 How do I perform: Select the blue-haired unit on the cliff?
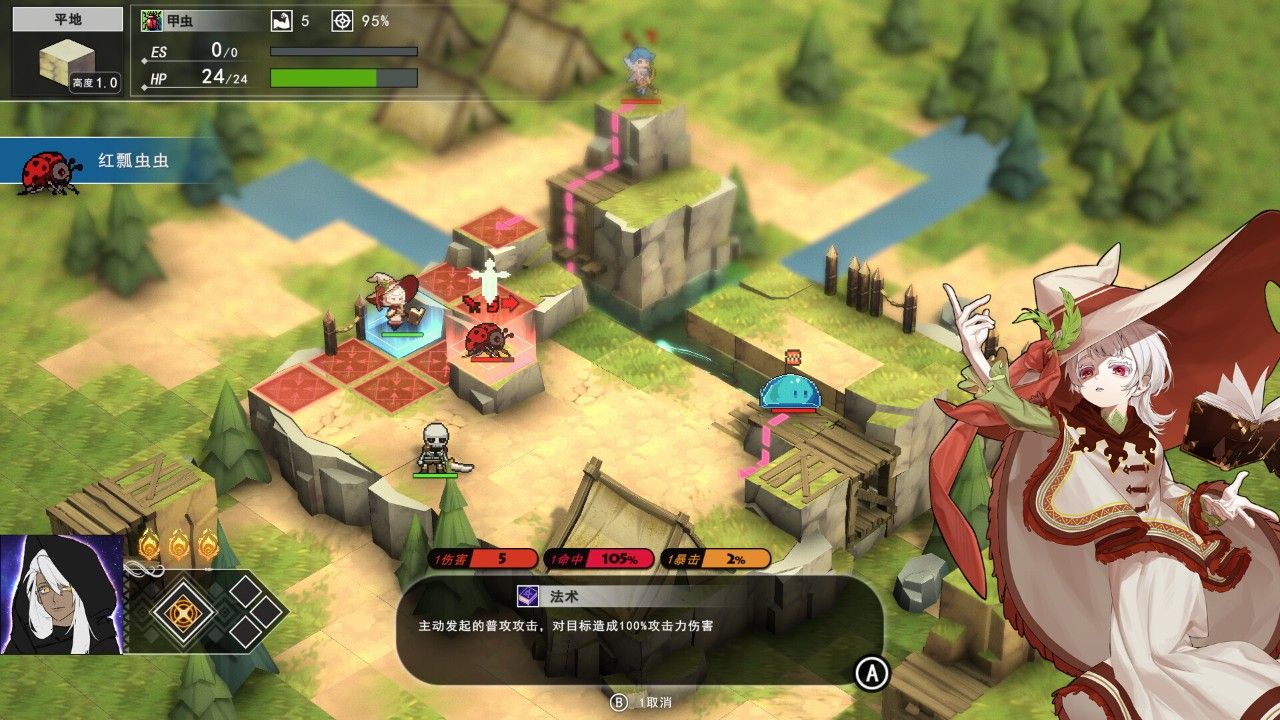[x=638, y=70]
